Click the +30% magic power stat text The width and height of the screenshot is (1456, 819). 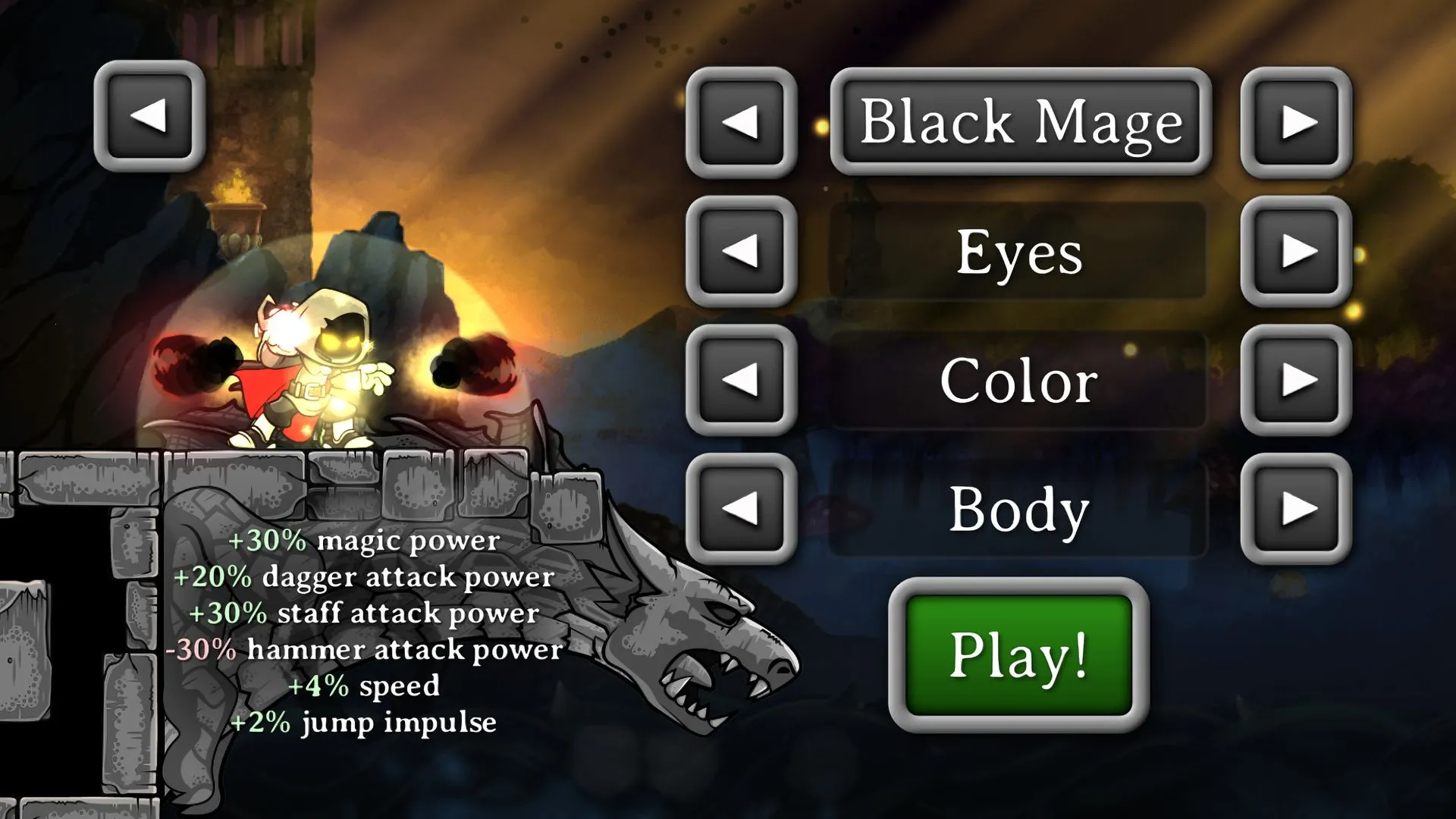point(364,541)
